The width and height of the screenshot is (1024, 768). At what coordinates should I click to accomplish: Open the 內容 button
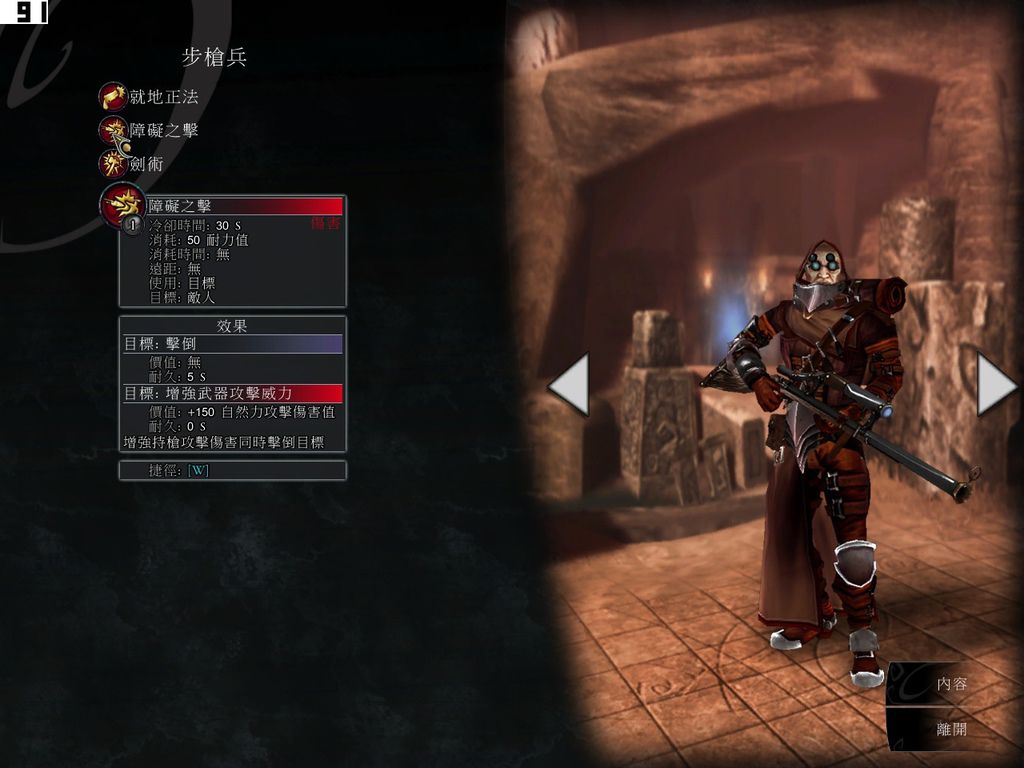coord(951,685)
